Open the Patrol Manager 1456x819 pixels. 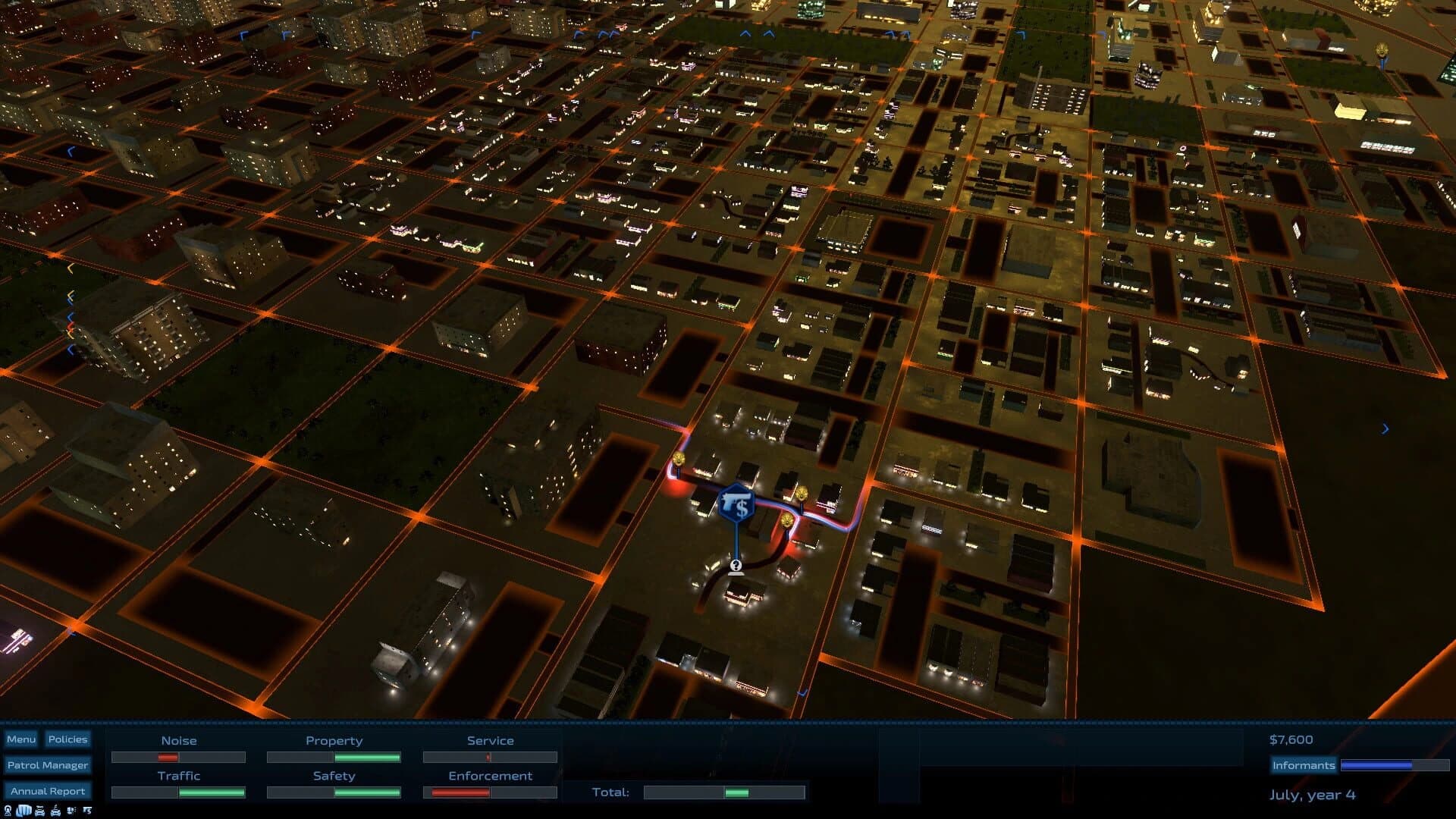(48, 764)
